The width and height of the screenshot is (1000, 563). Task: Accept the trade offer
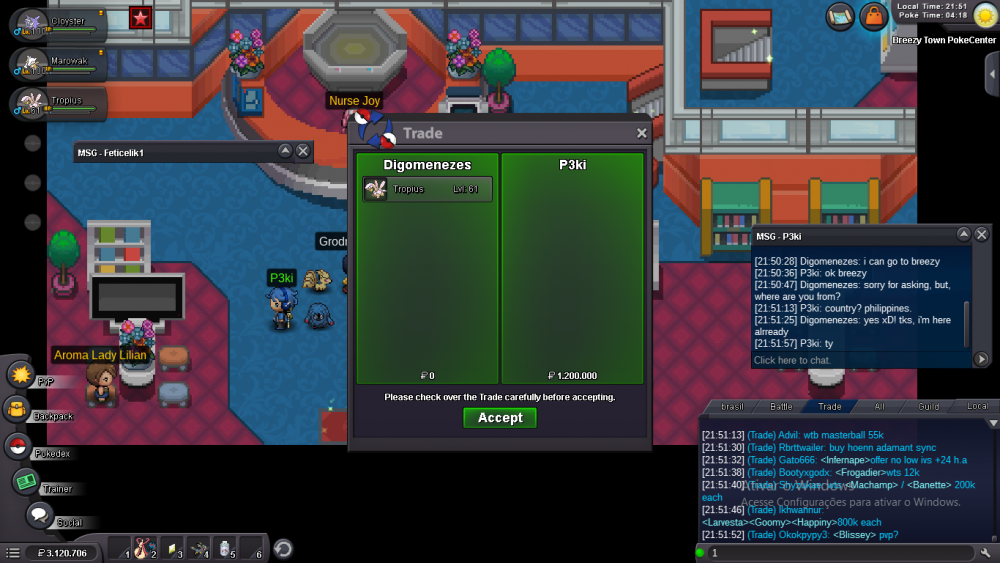(x=500, y=418)
